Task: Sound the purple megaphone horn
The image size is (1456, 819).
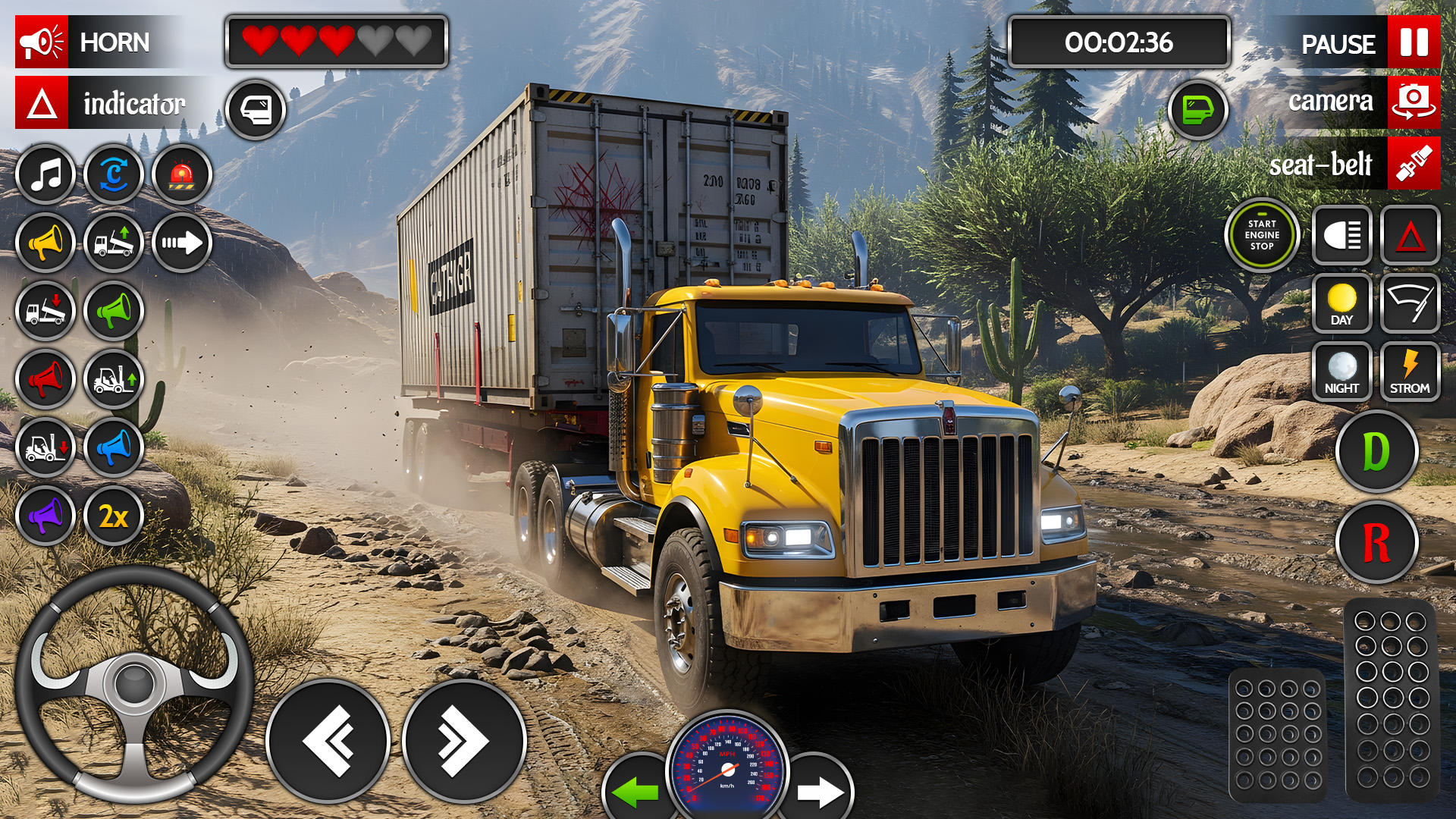Action: point(45,516)
